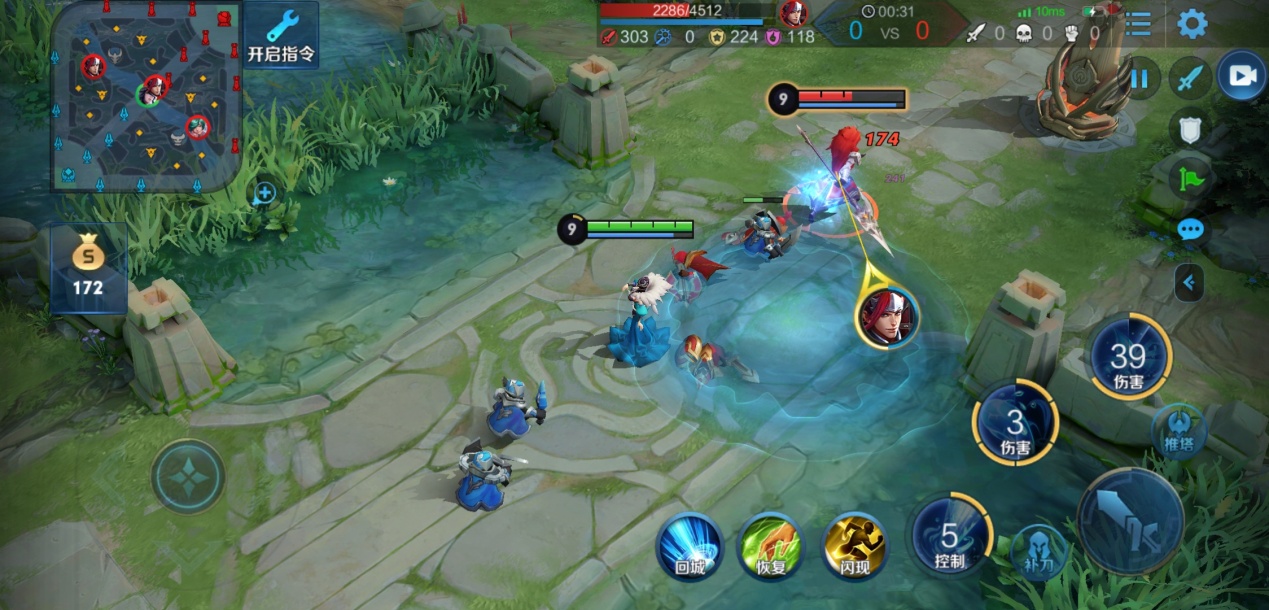
Task: Hit the large basic attack button
Action: tap(1130, 520)
